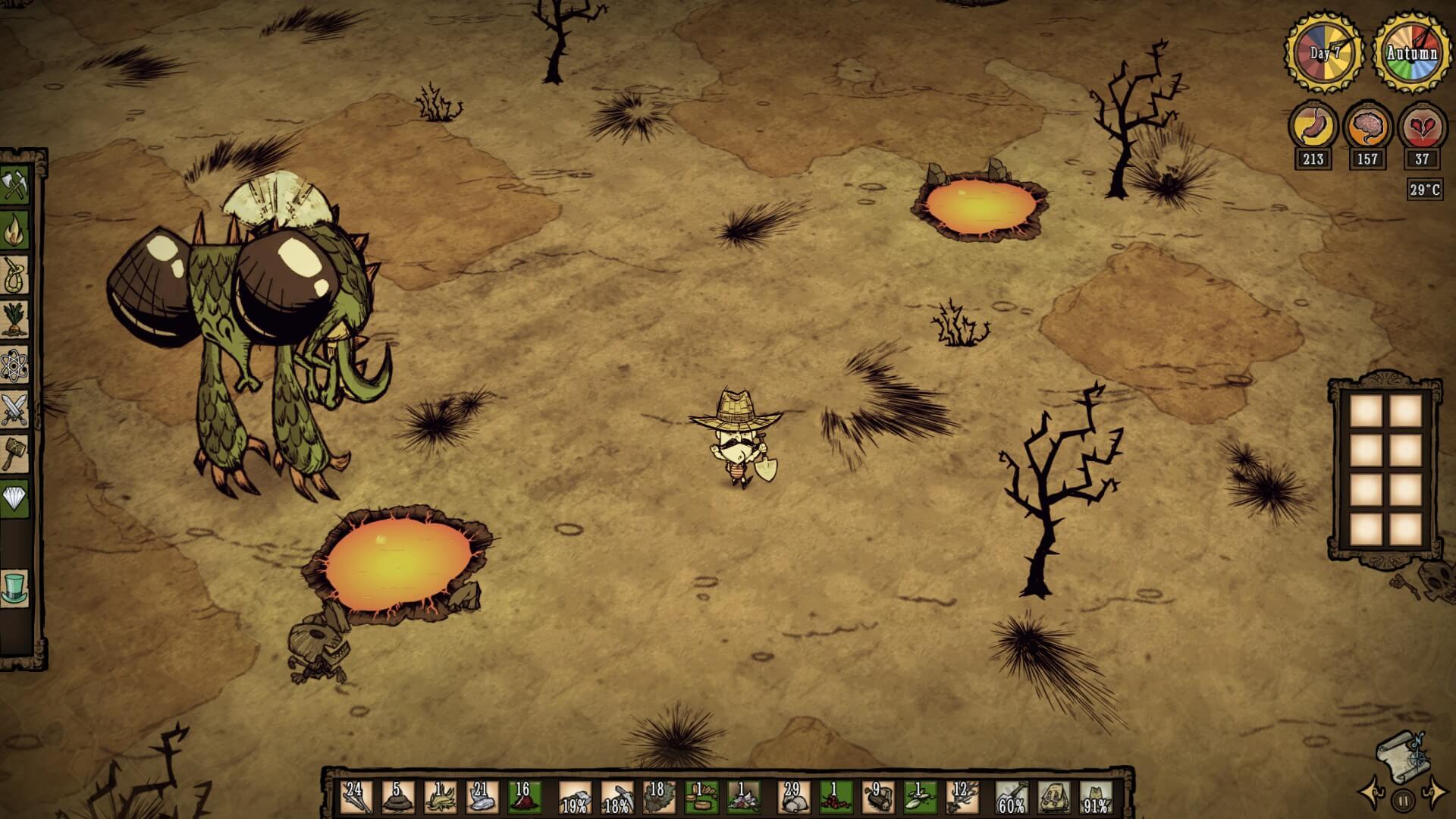Viewport: 1456px width, 819px height.
Task: Select the pickaxe at 18% durability
Action: pos(617,798)
